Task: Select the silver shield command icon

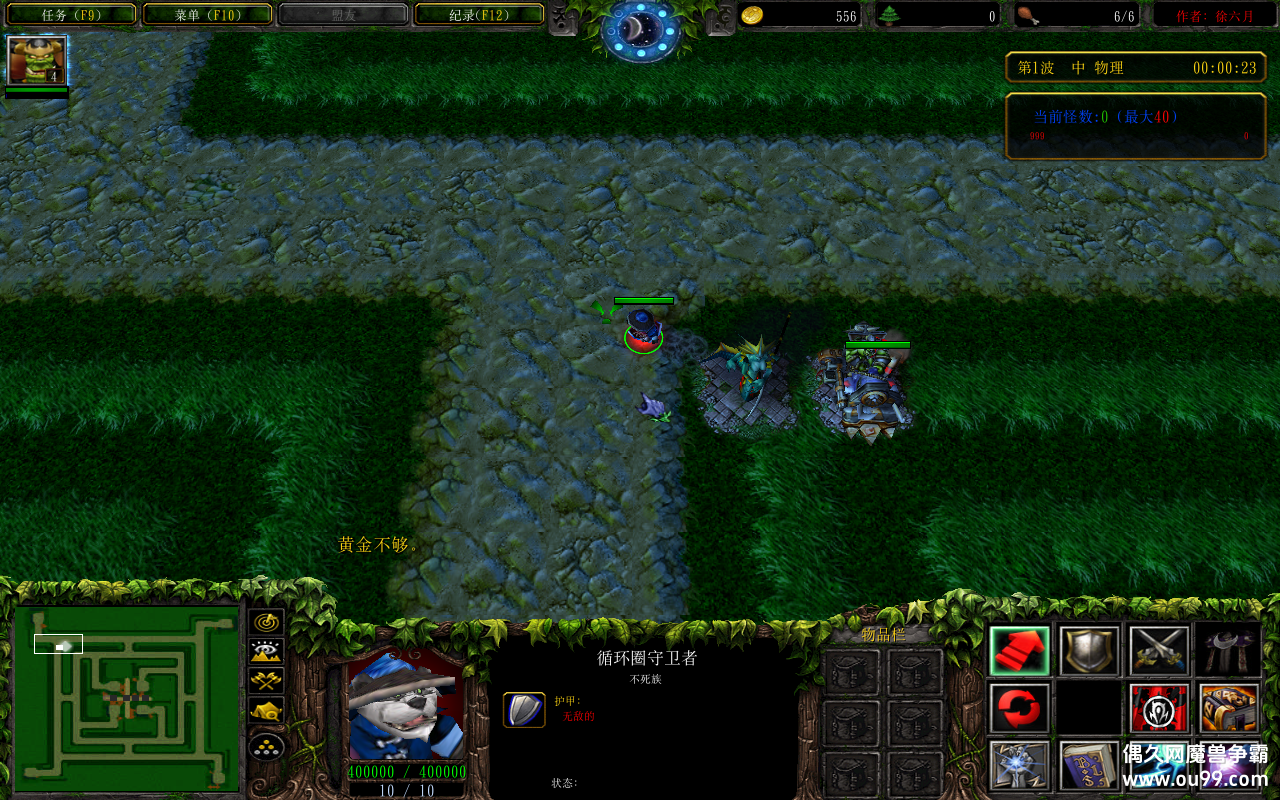Action: click(1089, 650)
